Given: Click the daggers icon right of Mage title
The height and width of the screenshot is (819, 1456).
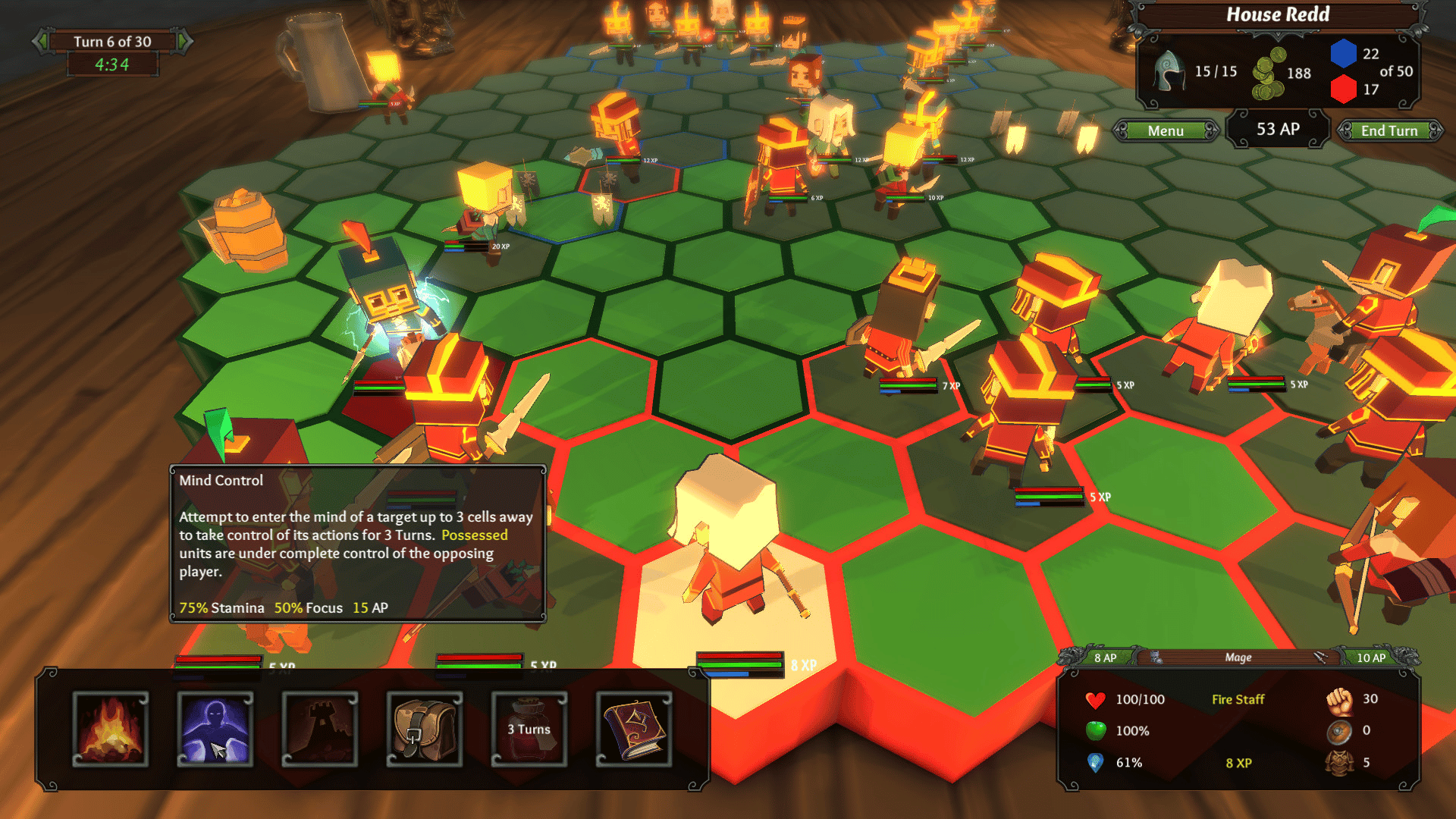Looking at the screenshot, I should 1320,657.
